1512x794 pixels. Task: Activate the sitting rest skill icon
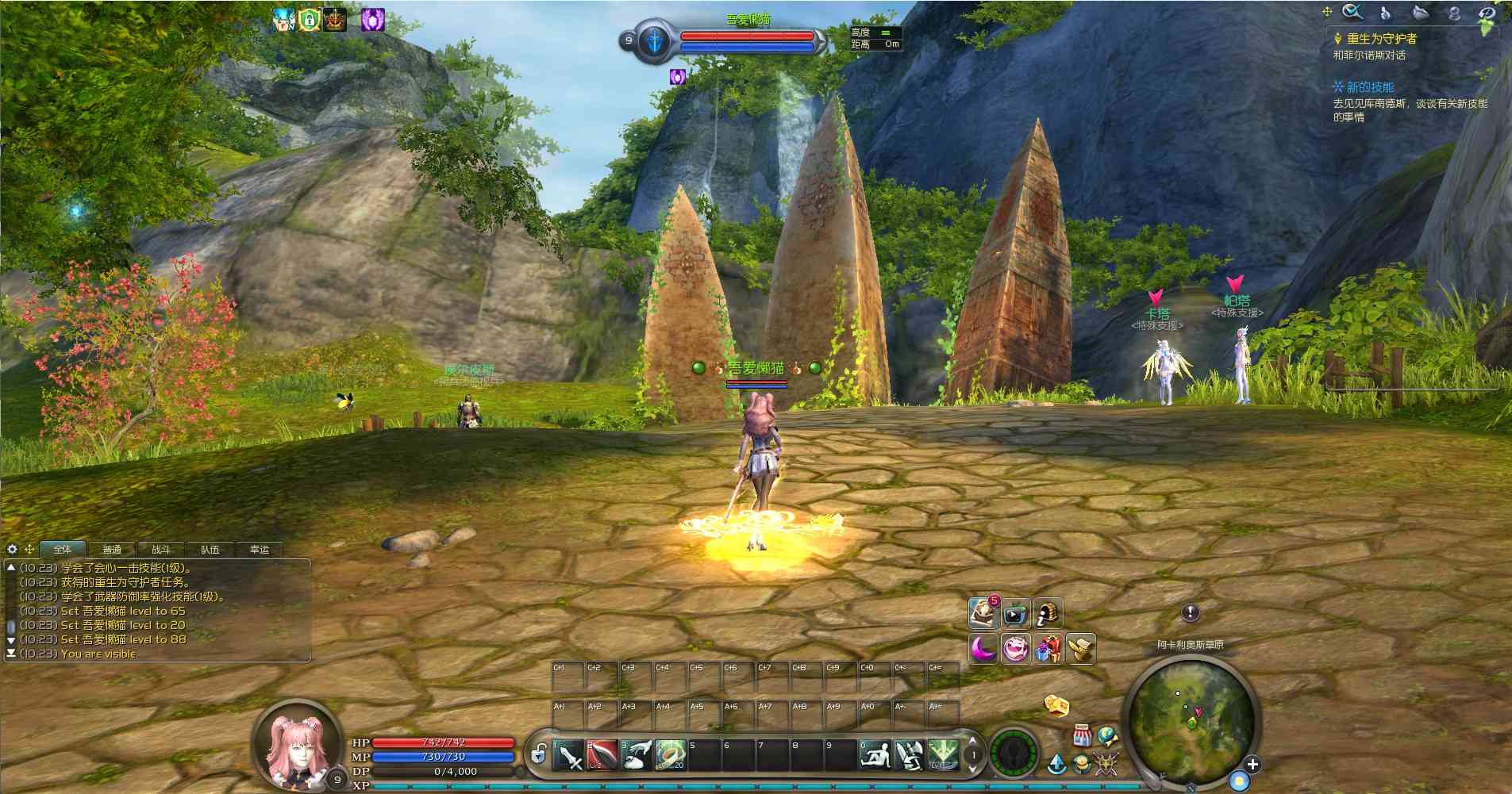(875, 755)
